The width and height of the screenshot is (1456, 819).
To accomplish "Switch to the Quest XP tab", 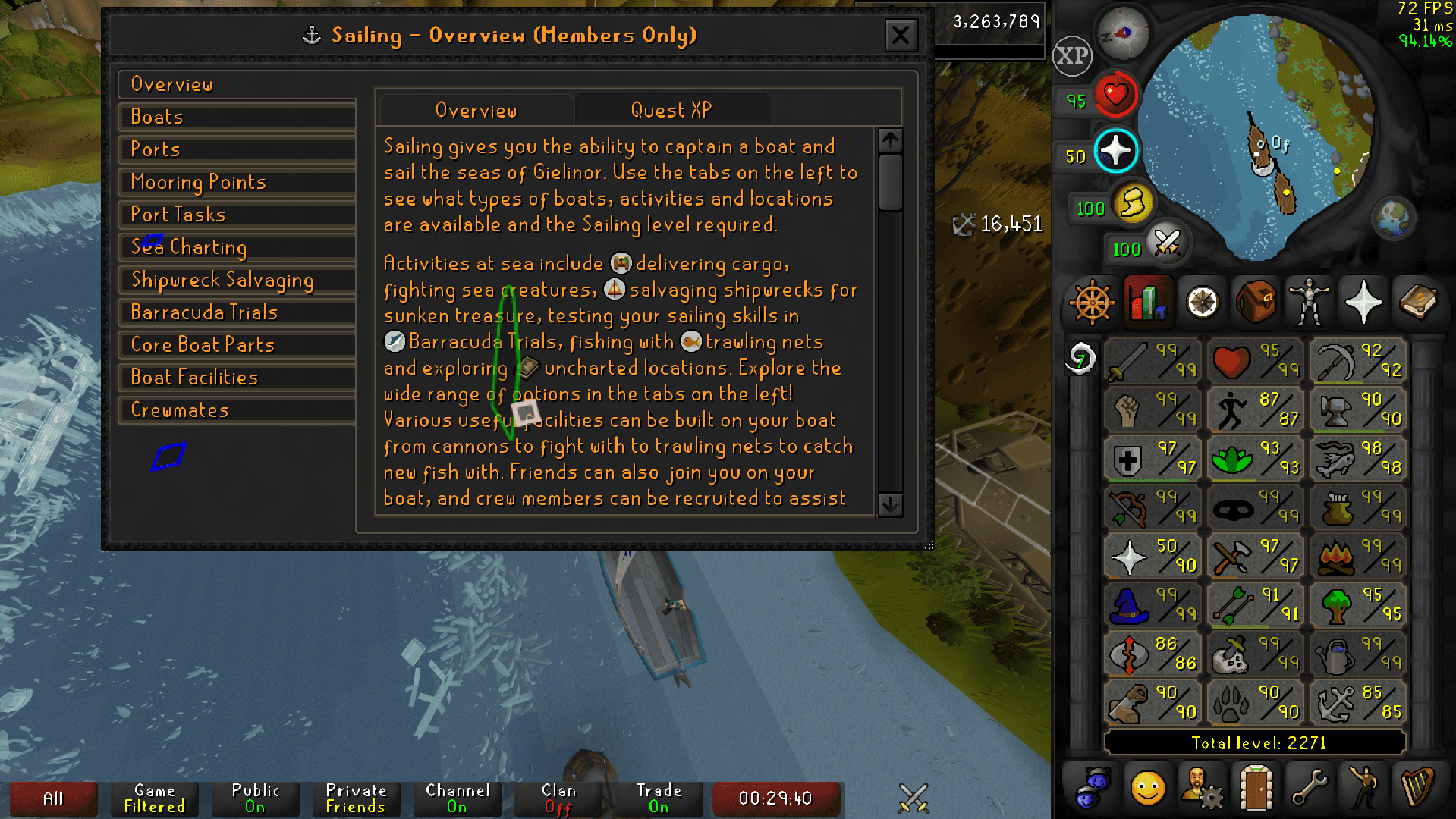I will (671, 110).
